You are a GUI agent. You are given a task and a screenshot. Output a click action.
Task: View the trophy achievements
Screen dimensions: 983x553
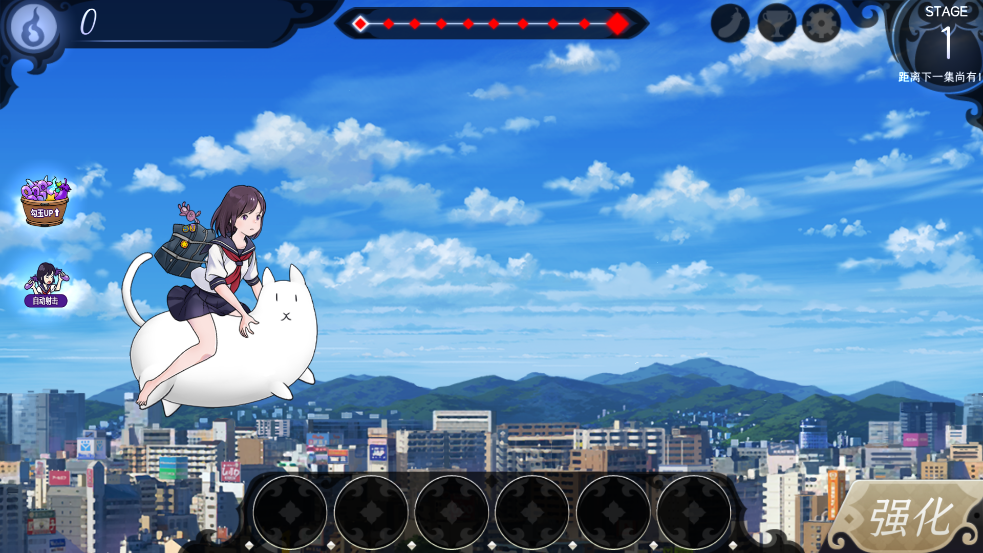pos(776,23)
